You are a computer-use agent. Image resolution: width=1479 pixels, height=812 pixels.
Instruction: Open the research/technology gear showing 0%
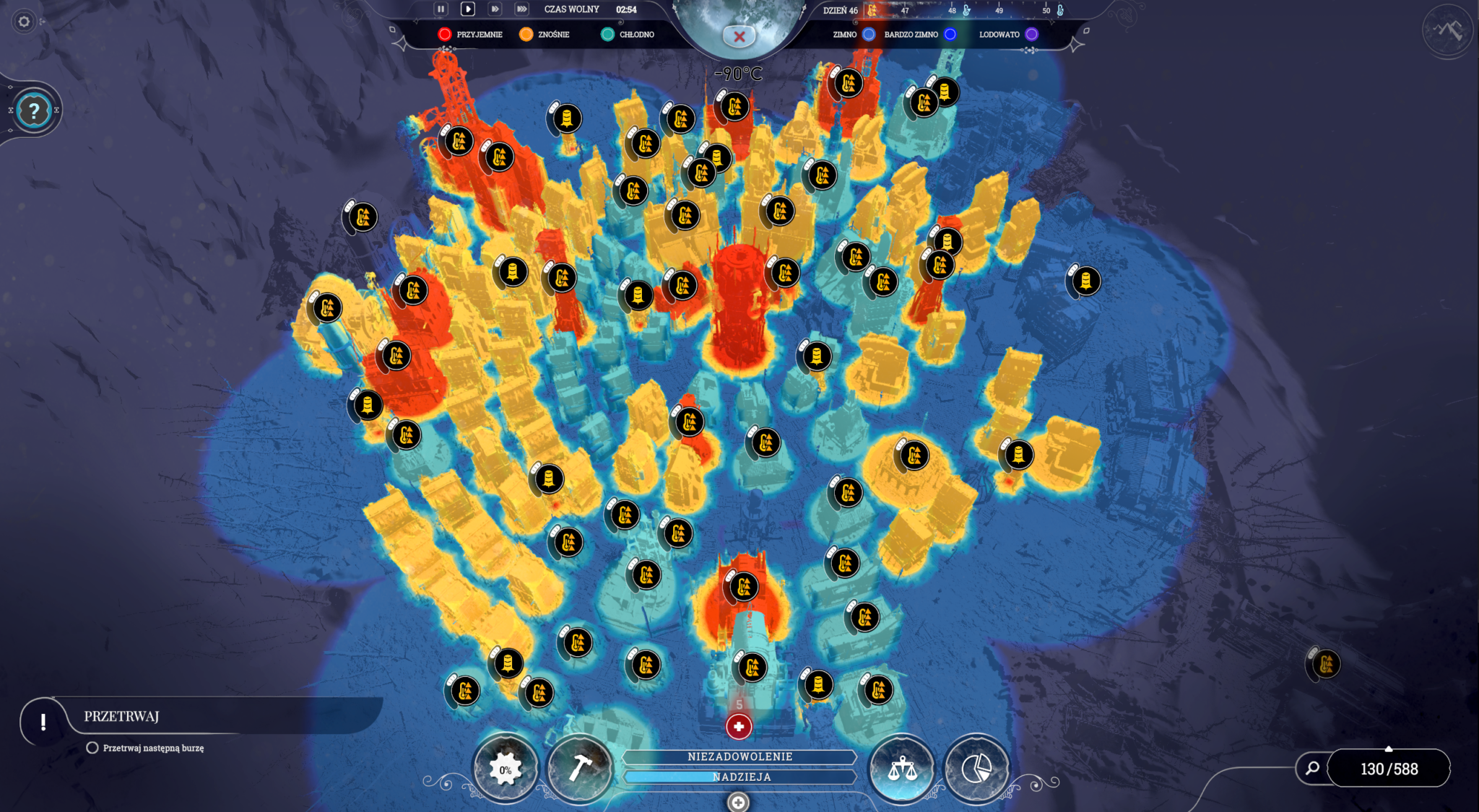[x=505, y=769]
